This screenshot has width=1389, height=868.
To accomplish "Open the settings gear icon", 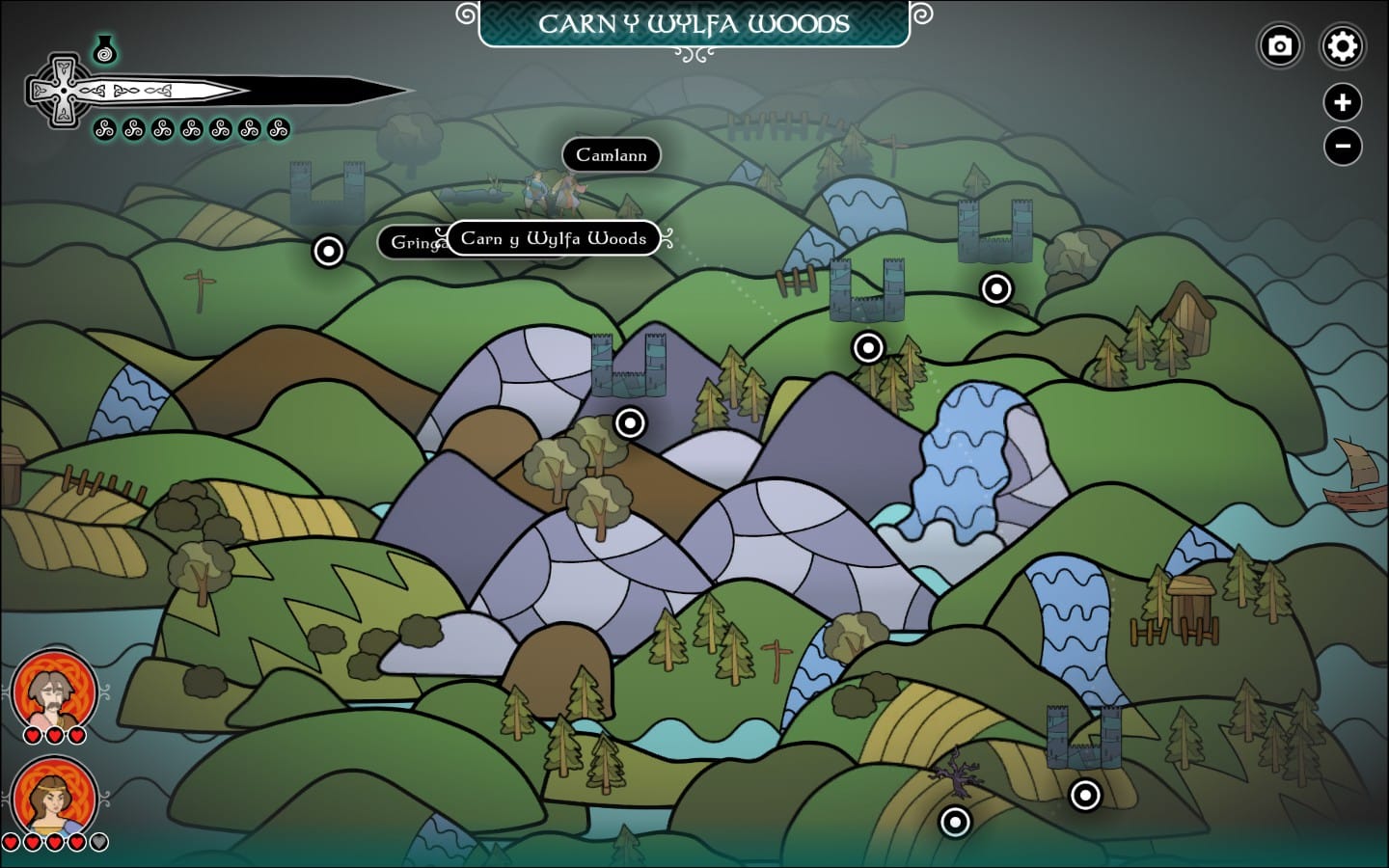I will click(1343, 45).
